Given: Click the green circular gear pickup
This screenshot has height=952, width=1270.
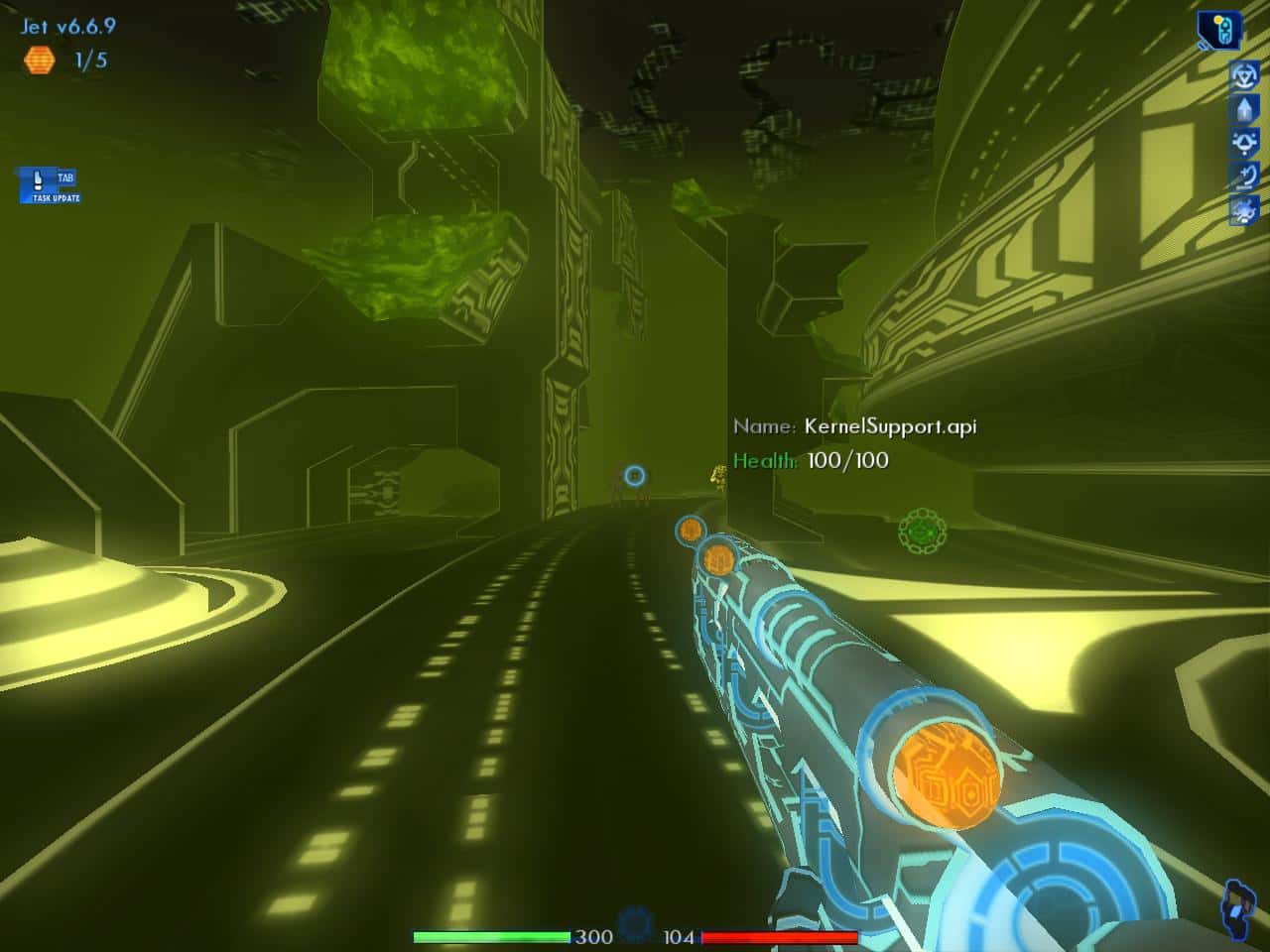Looking at the screenshot, I should pos(923,529).
